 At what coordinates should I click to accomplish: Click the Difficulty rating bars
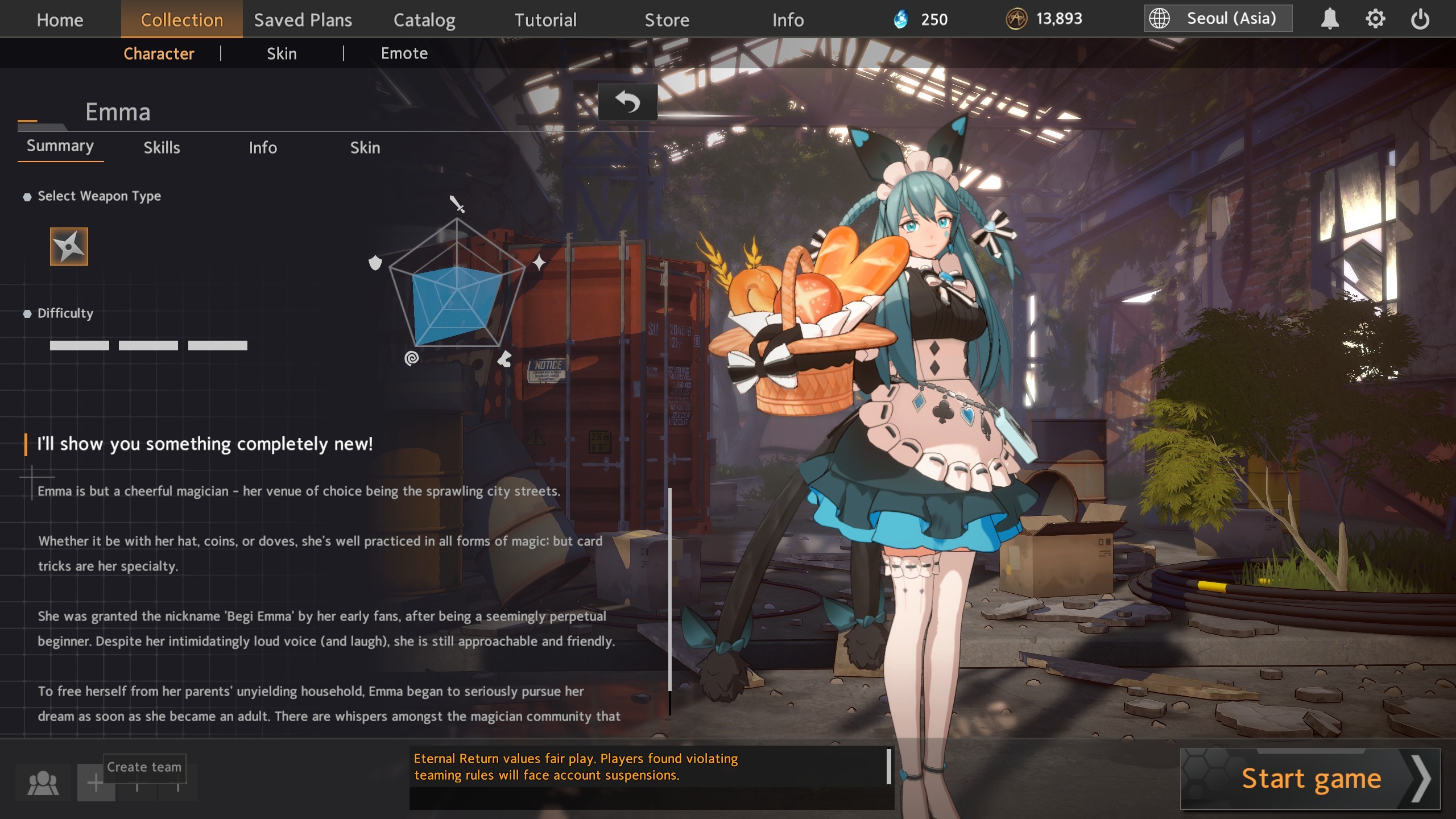[147, 344]
